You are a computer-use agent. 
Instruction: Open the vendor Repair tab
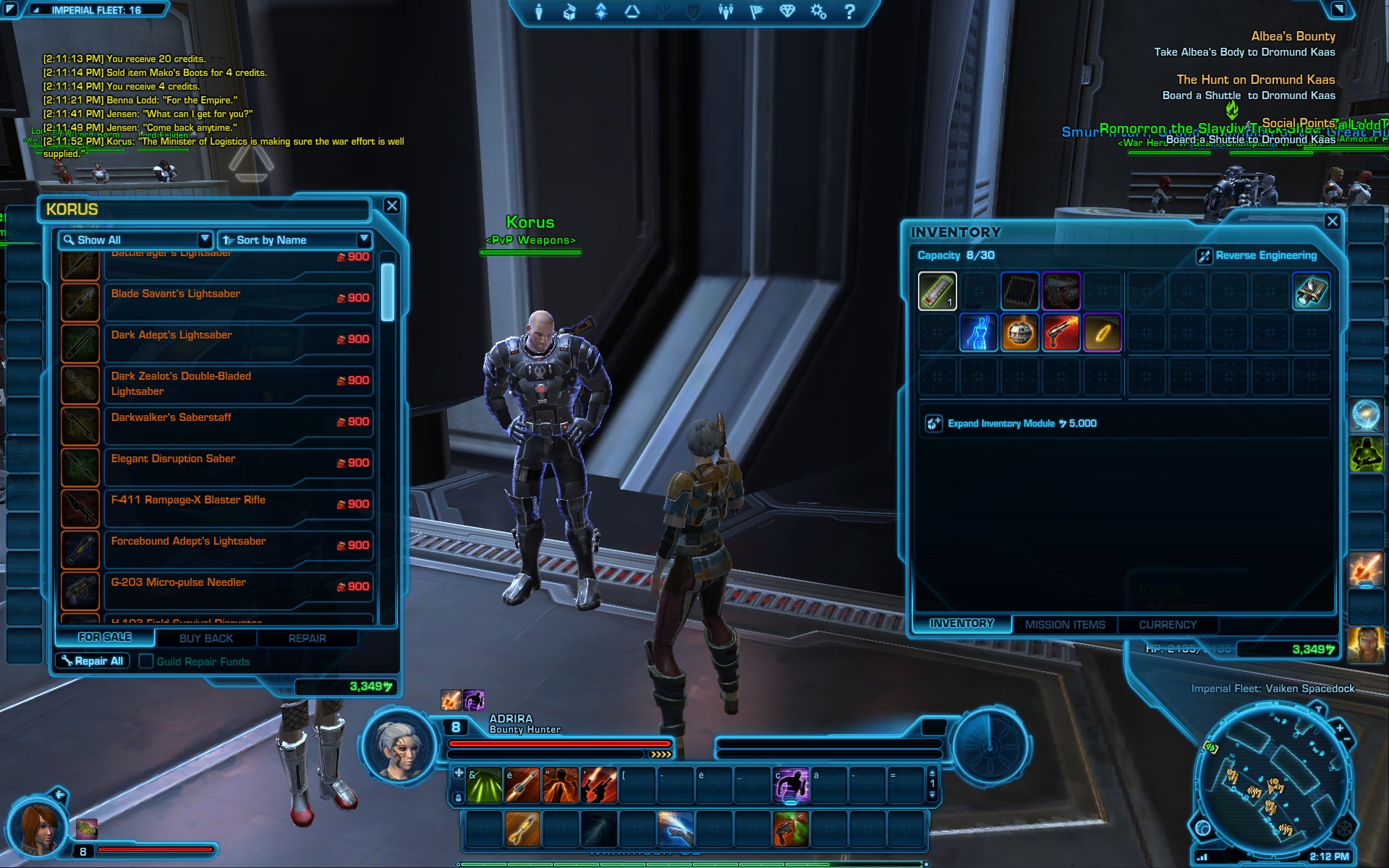(x=307, y=639)
